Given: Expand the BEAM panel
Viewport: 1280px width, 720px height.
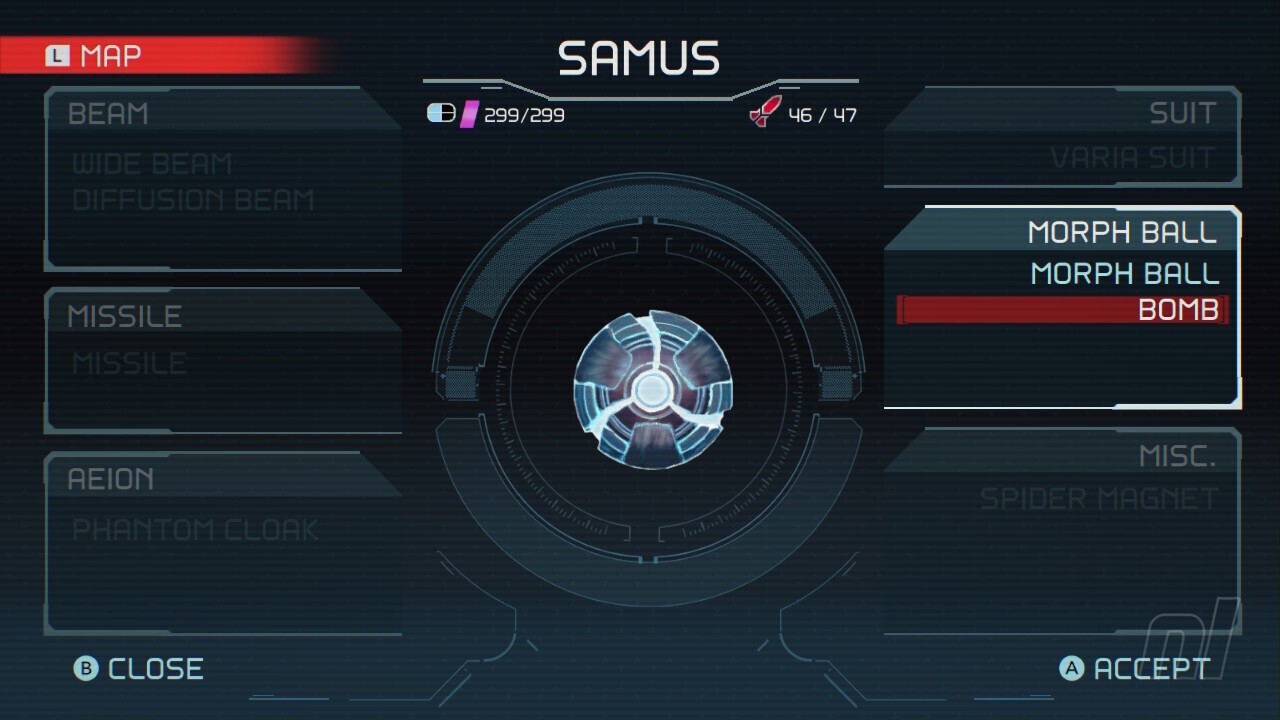Looking at the screenshot, I should tap(108, 114).
